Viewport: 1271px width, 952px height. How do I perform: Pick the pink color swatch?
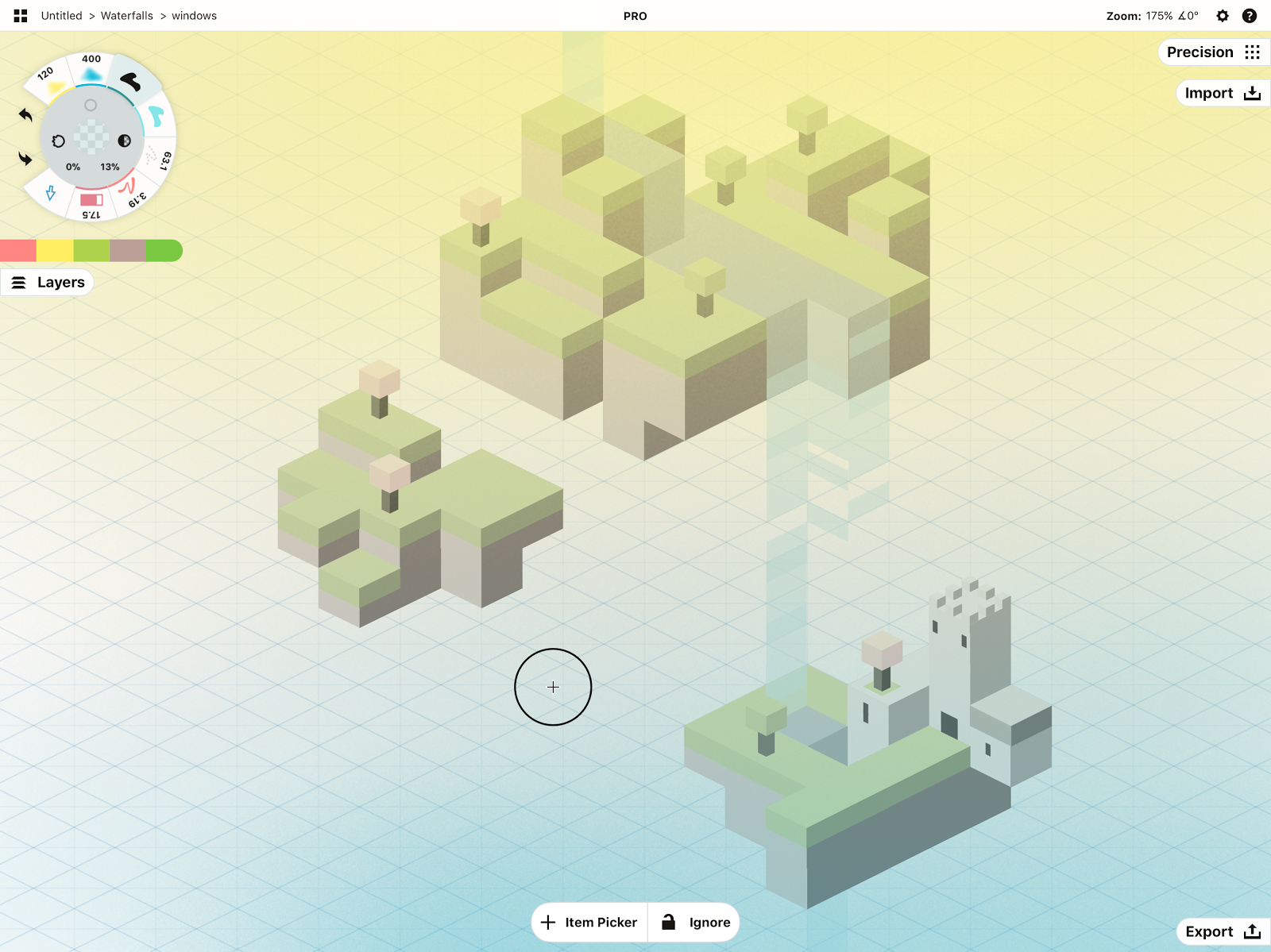pyautogui.click(x=18, y=251)
